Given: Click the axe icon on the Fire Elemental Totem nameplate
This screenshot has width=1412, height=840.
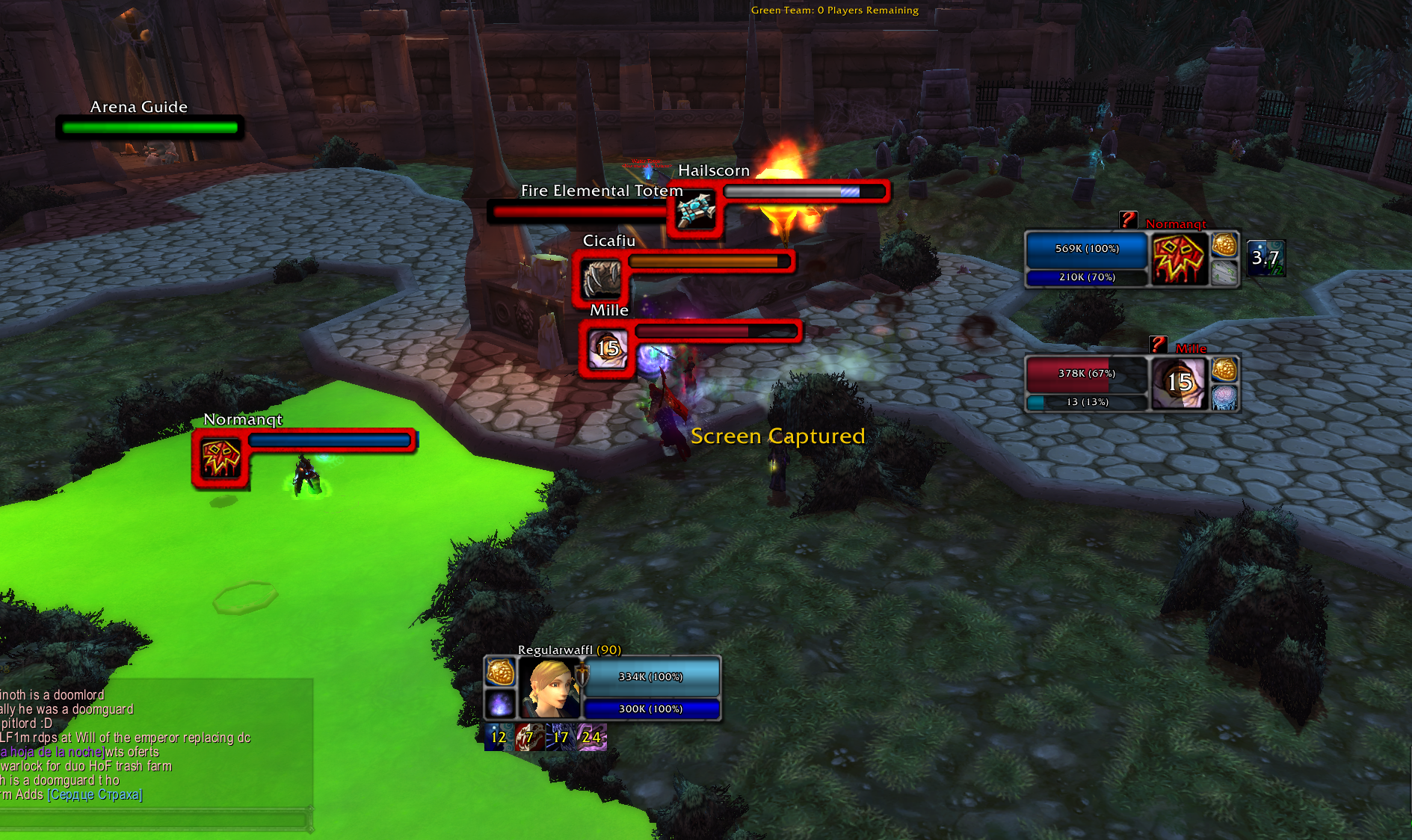Looking at the screenshot, I should (x=694, y=211).
